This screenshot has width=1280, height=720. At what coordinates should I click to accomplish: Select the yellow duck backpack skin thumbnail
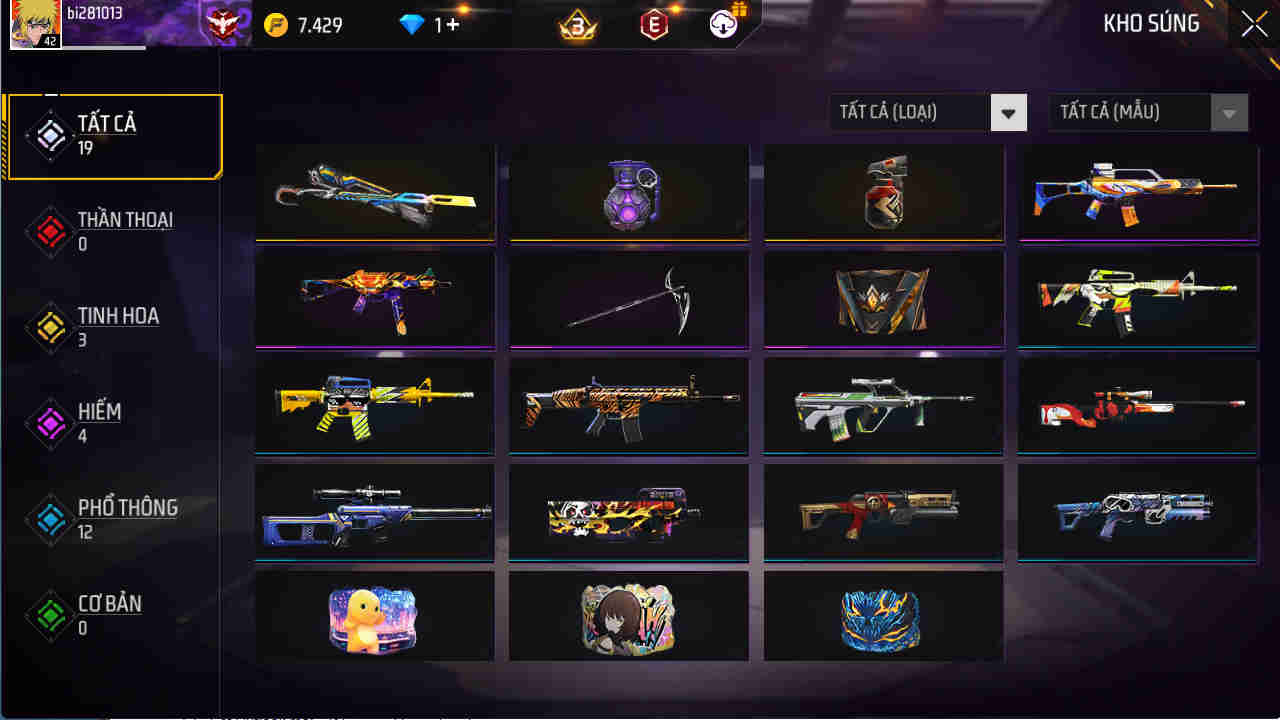pos(373,616)
